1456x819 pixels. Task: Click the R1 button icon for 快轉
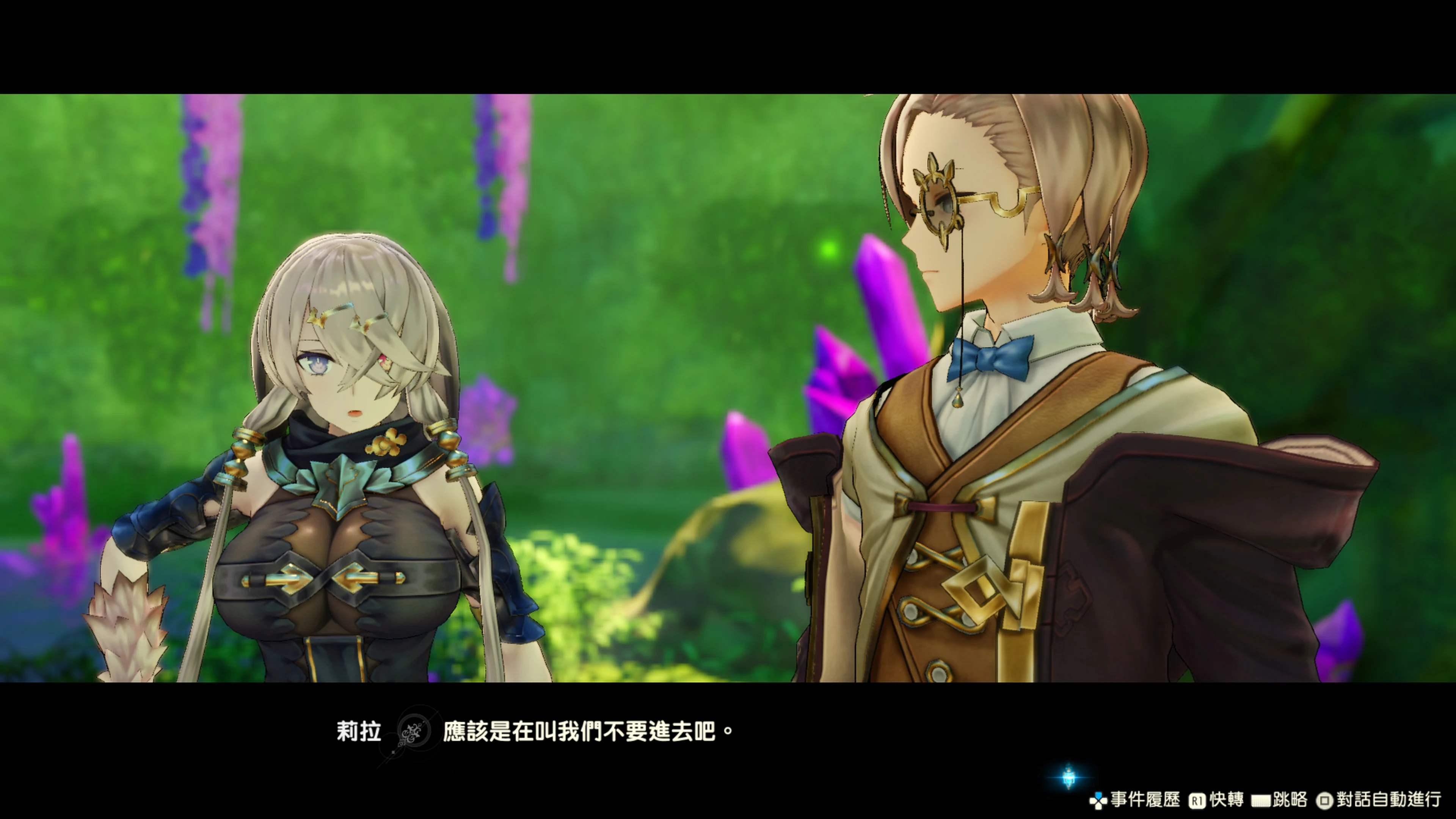[1198, 800]
